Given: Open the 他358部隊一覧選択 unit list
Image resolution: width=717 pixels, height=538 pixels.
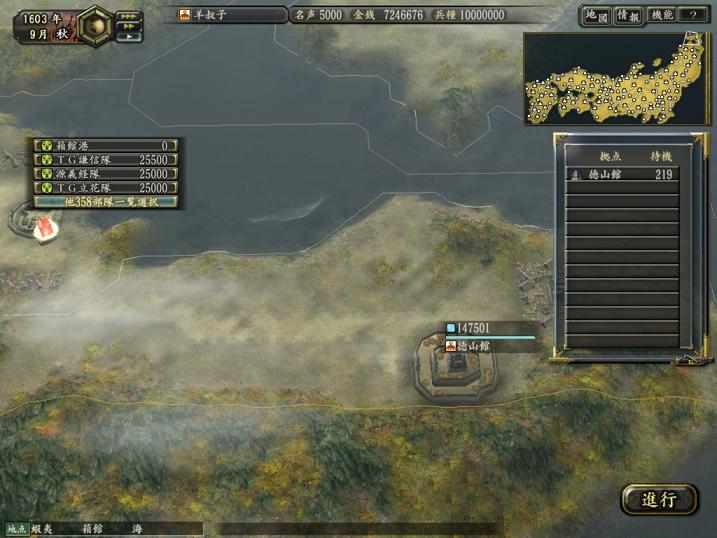Looking at the screenshot, I should point(107,201).
